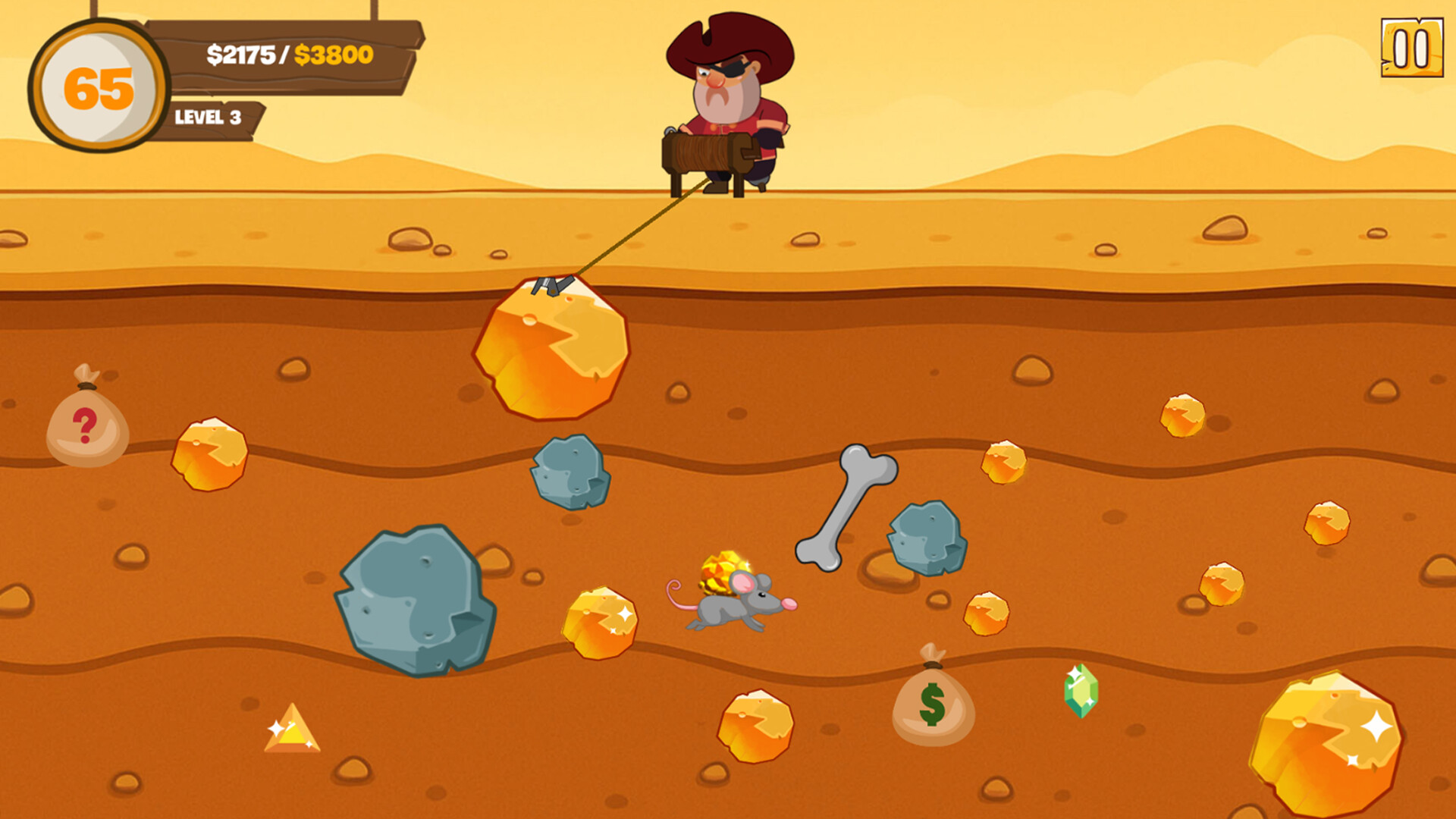The height and width of the screenshot is (819, 1456).
Task: Click the Level 3 banner
Action: point(209,116)
